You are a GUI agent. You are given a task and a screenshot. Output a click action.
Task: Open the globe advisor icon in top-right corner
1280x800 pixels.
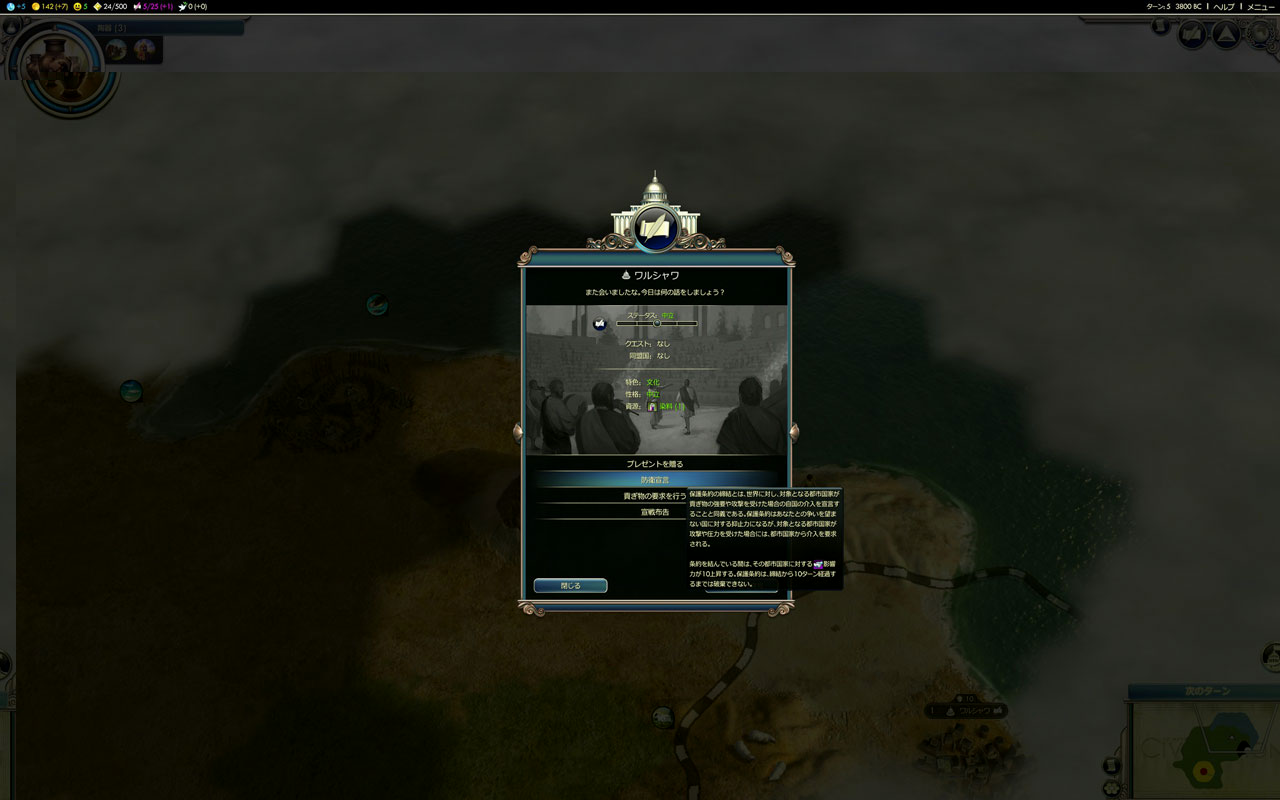coord(1261,36)
